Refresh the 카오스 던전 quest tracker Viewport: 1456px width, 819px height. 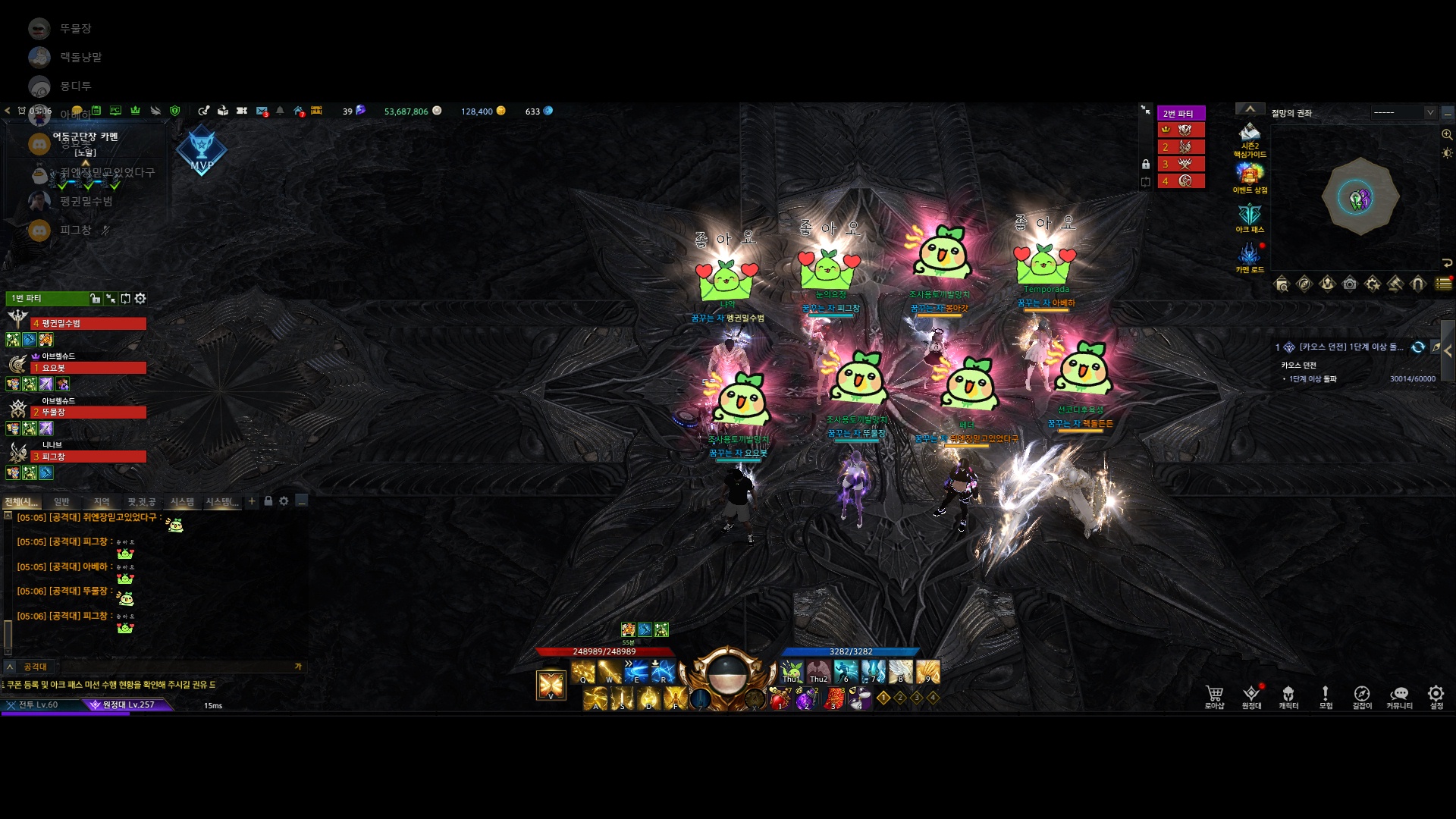coord(1418,347)
